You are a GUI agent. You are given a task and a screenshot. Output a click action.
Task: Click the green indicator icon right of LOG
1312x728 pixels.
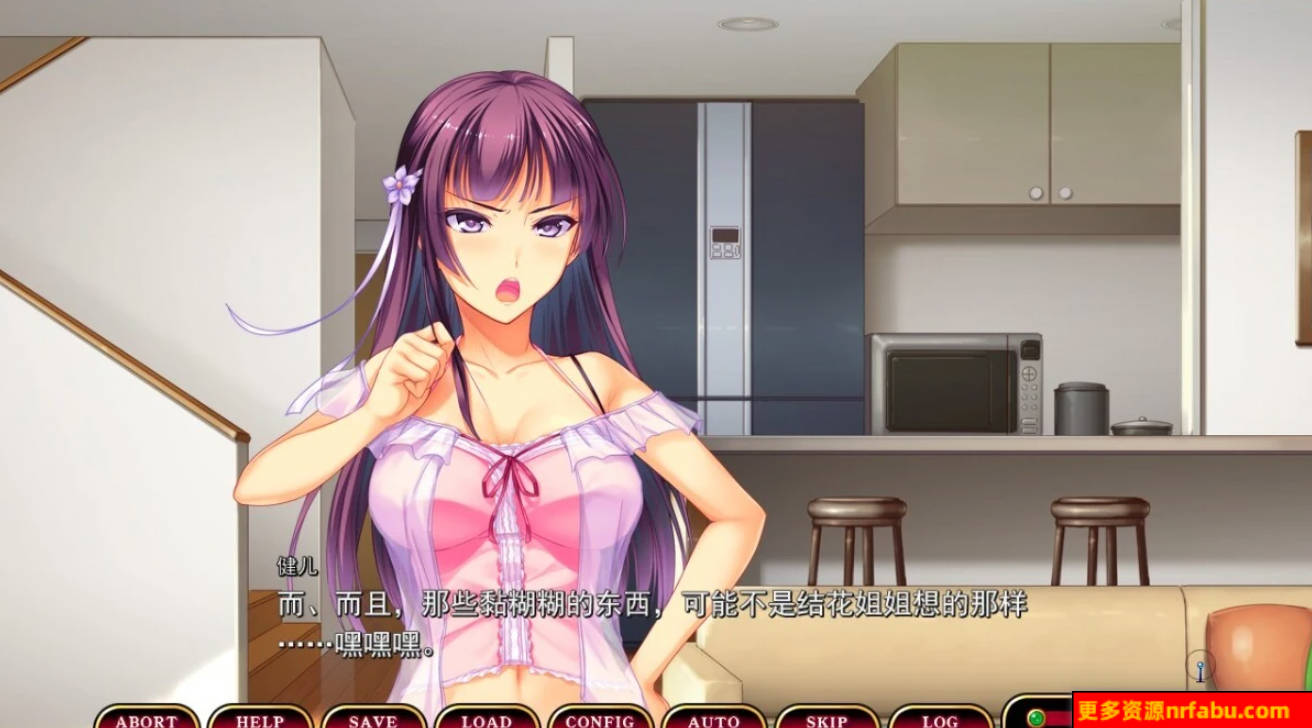1035,718
